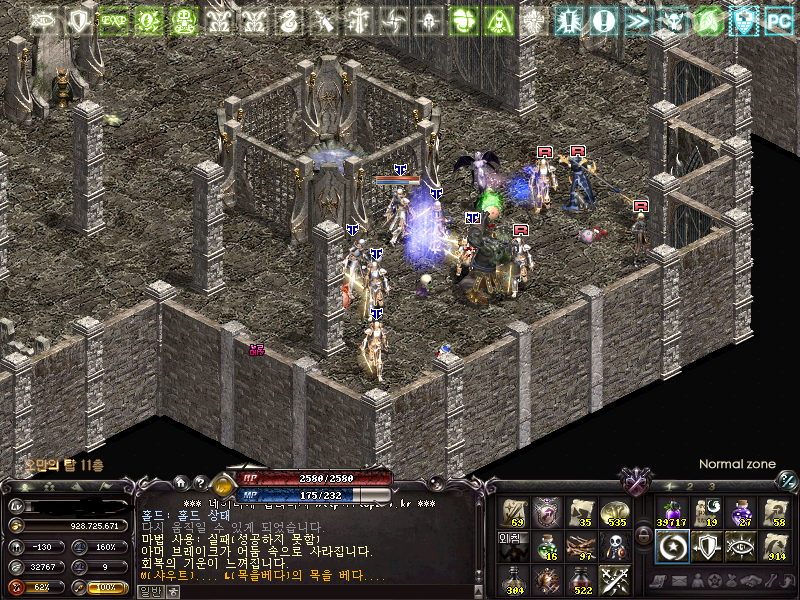Open the crossed swords emblem above hotbar
Viewport: 800px width, 600px height.
coord(636,482)
